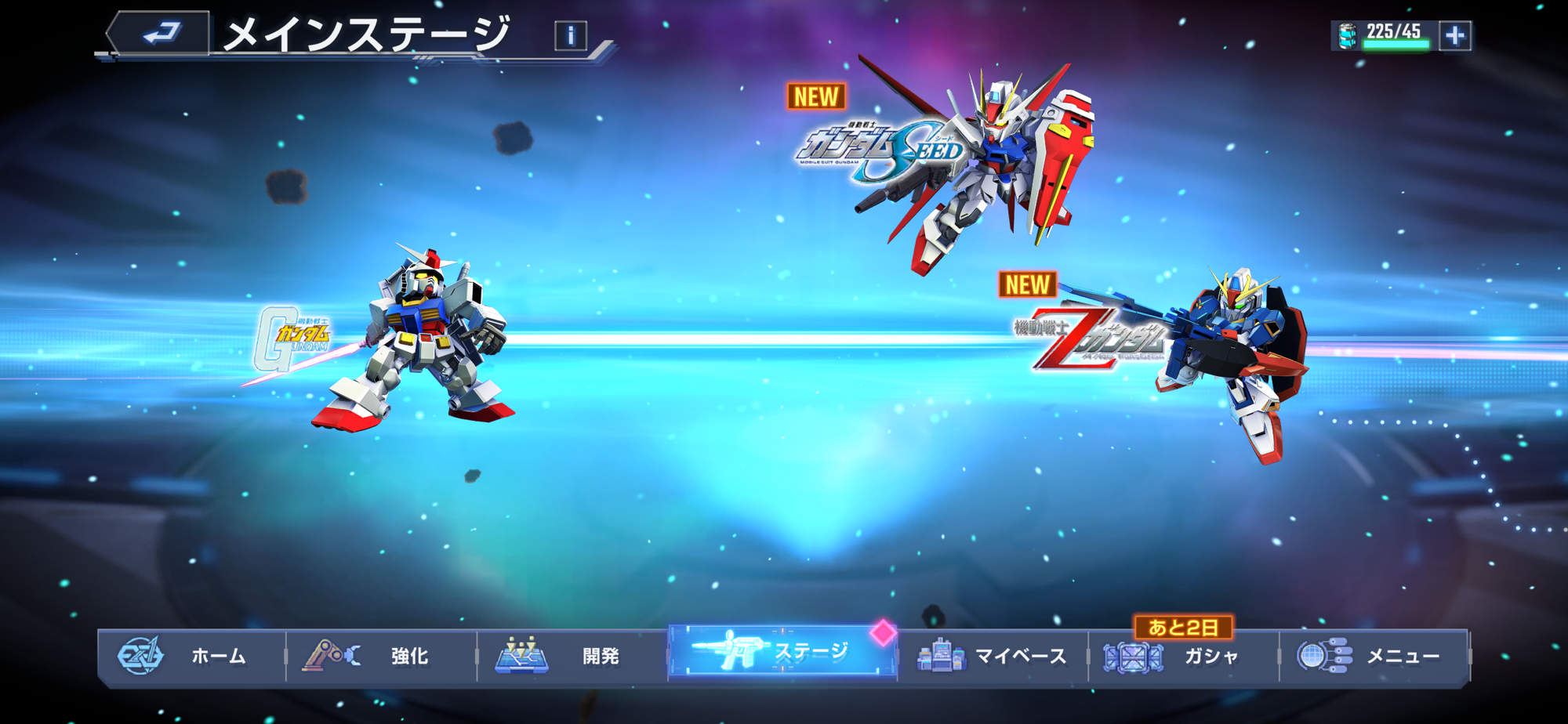Add energy with the plus button
The height and width of the screenshot is (724, 1568).
pyautogui.click(x=1455, y=35)
